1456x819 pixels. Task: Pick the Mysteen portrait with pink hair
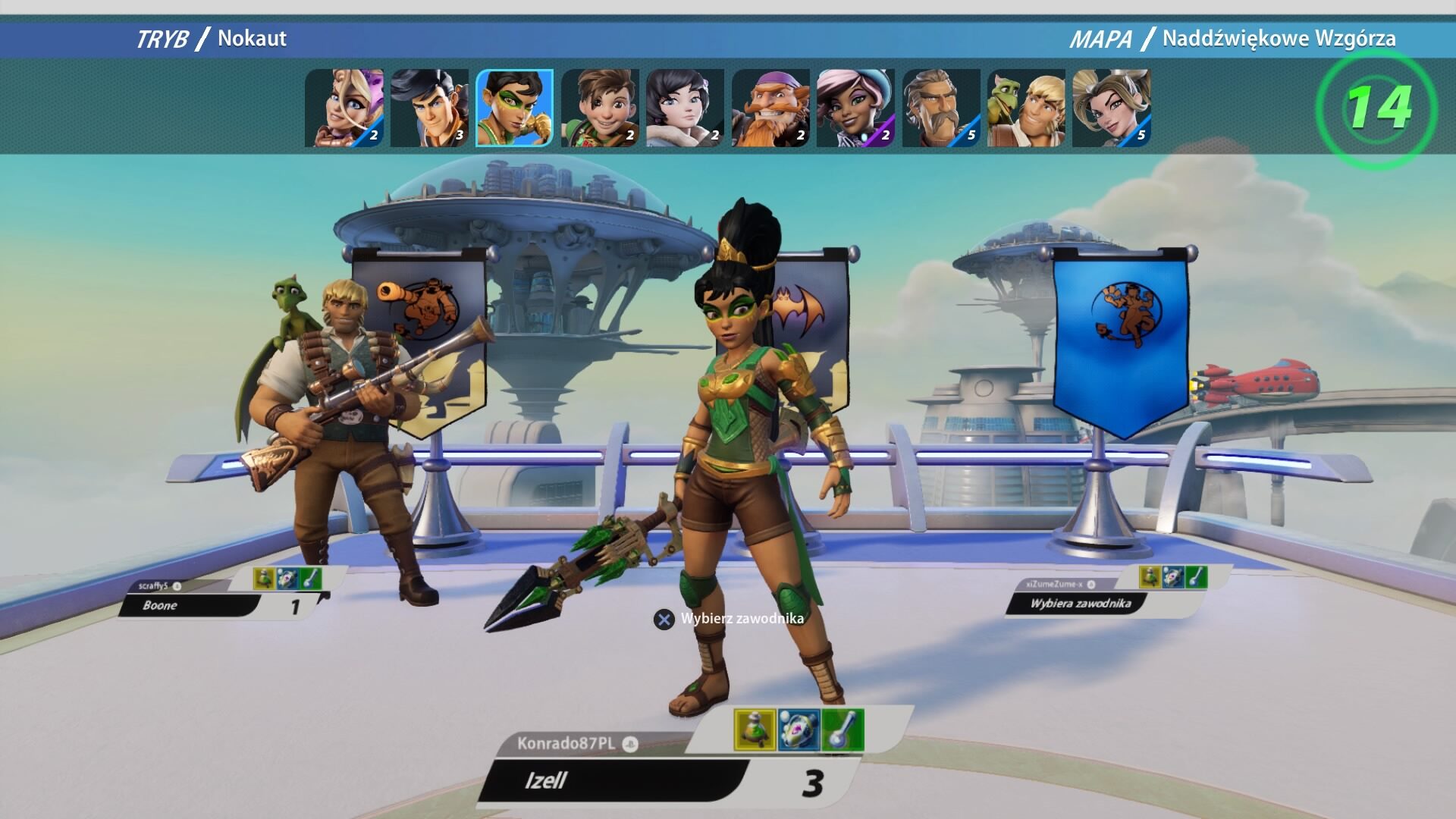[x=855, y=108]
